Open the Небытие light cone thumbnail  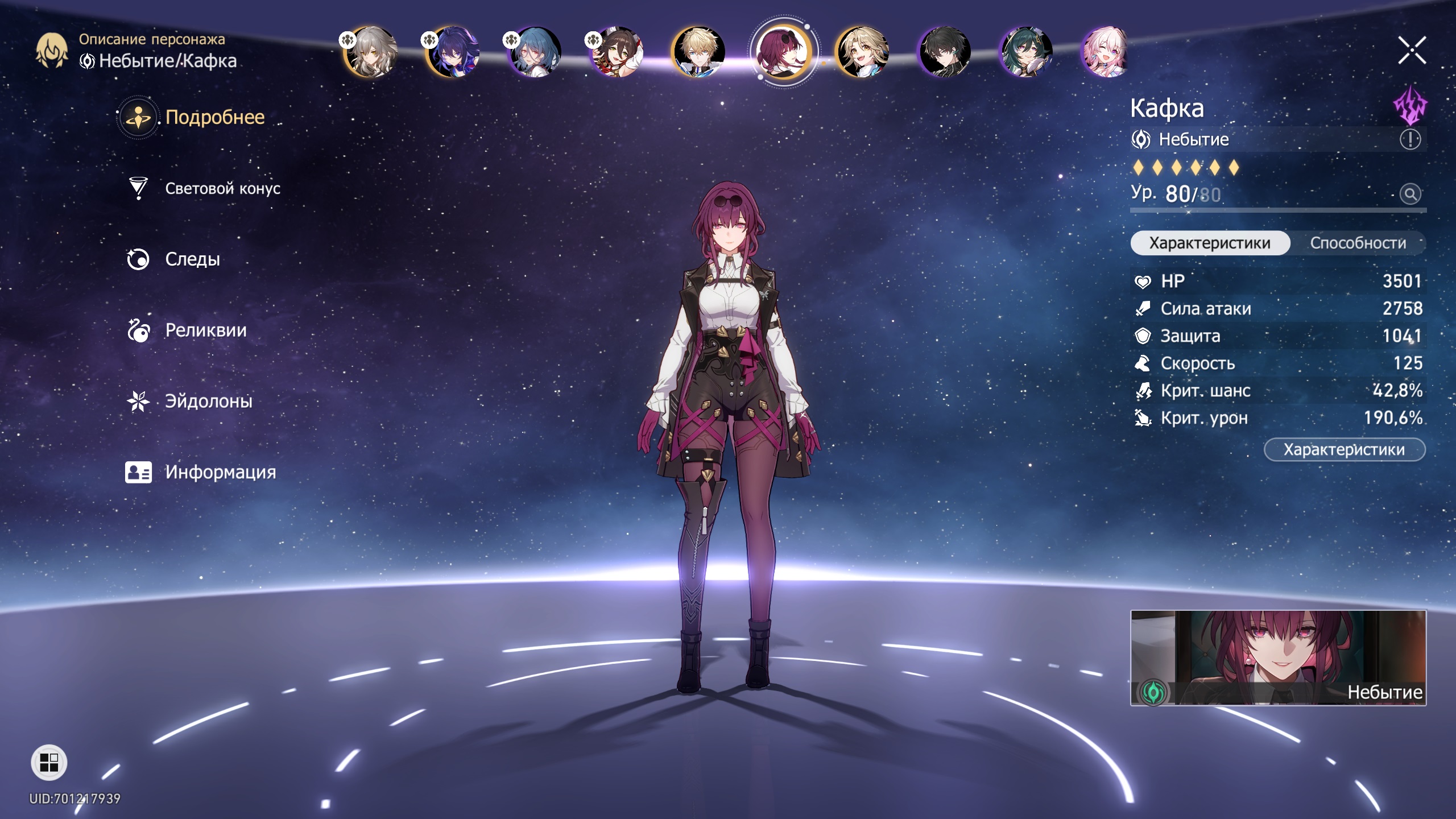coord(1278,657)
